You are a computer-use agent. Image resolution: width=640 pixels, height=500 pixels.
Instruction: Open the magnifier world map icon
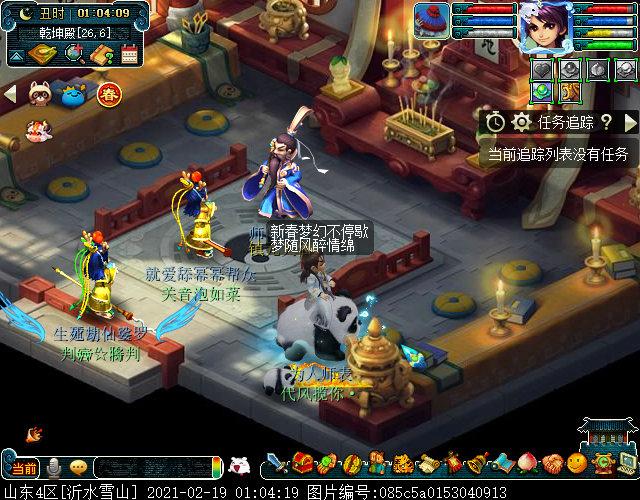point(73,53)
